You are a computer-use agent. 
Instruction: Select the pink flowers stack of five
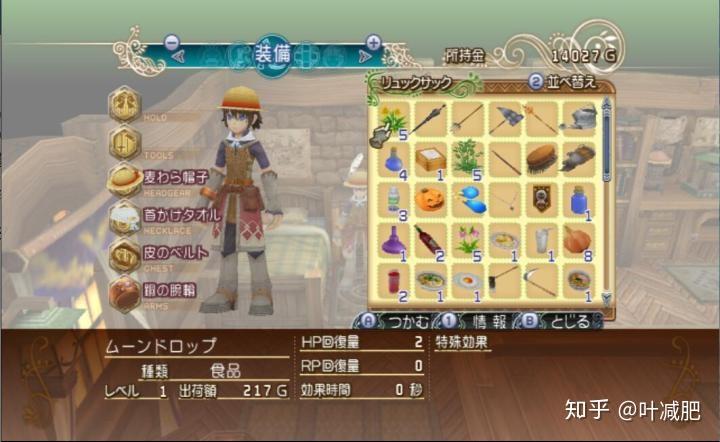pos(466,240)
